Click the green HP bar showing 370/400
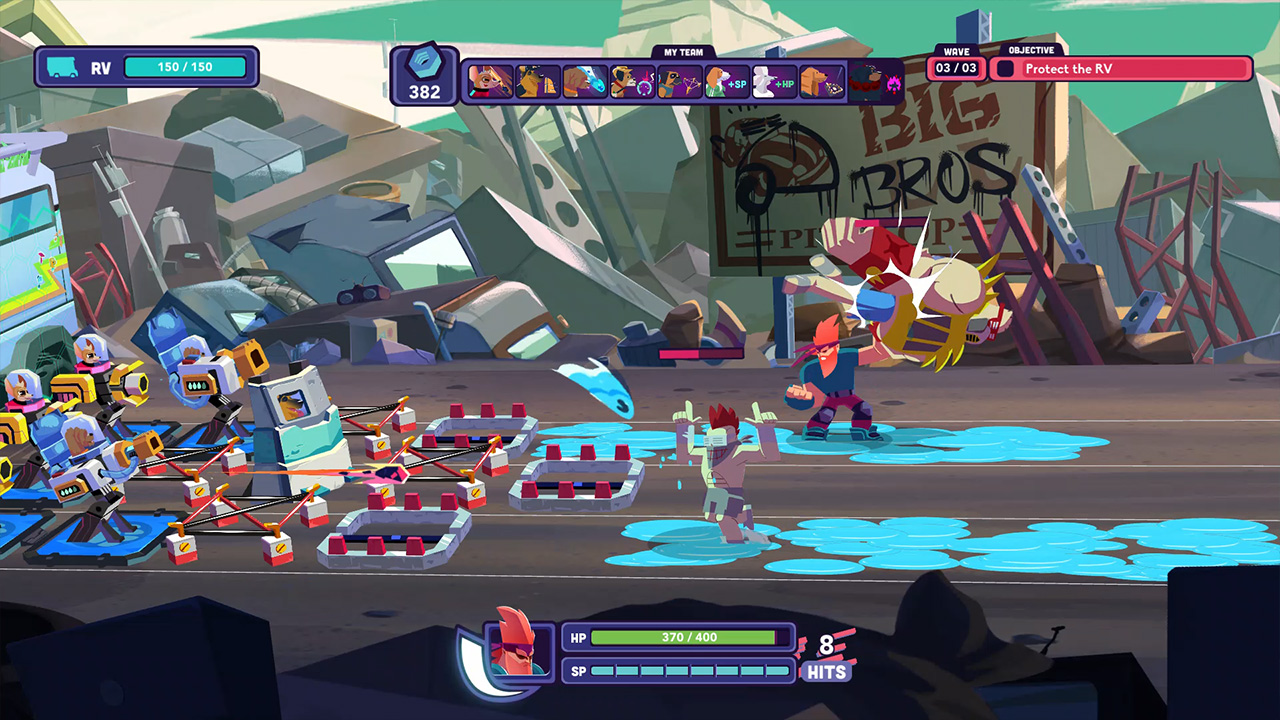The width and height of the screenshot is (1280, 720). tap(688, 637)
